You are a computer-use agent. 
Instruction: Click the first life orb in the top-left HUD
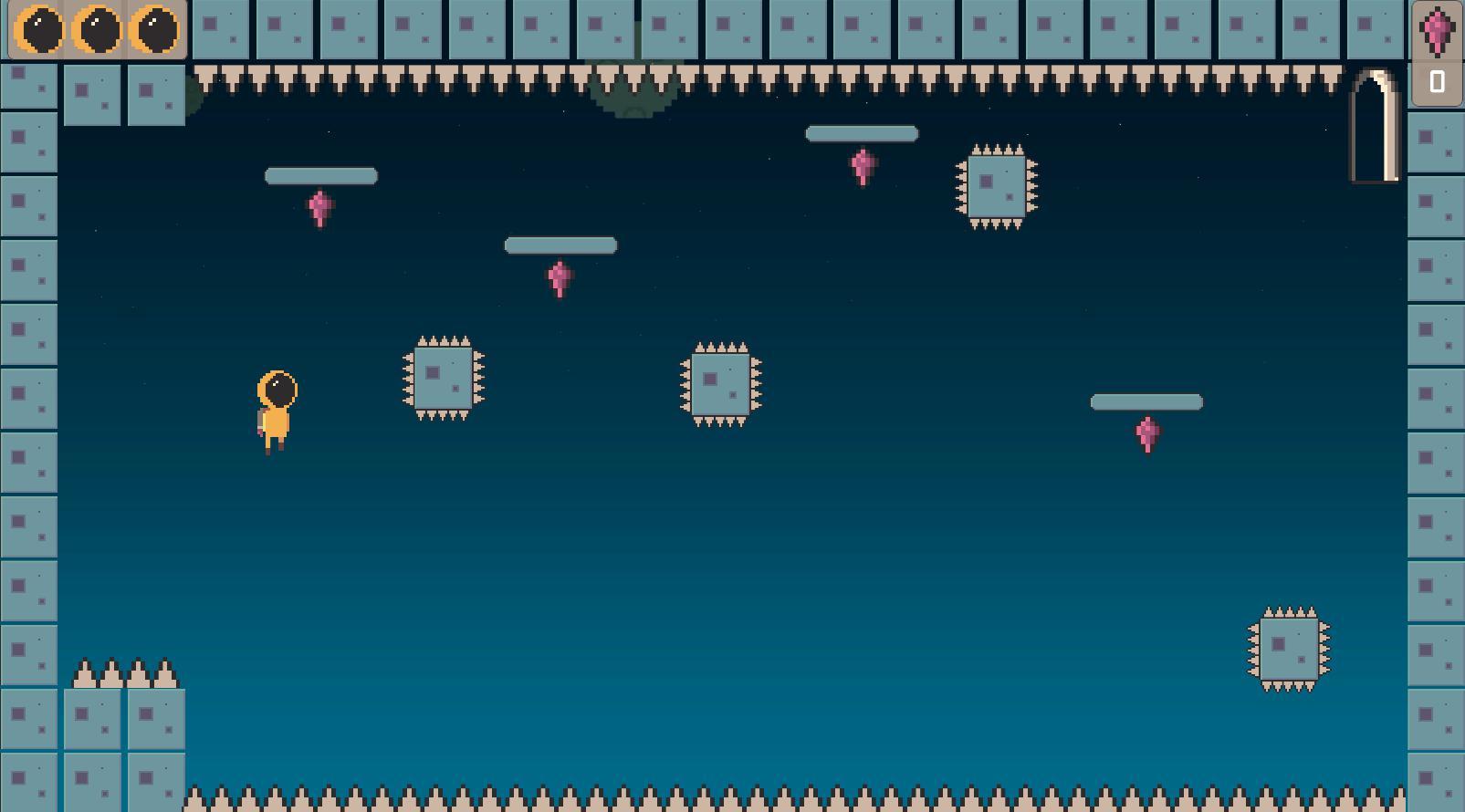39,30
